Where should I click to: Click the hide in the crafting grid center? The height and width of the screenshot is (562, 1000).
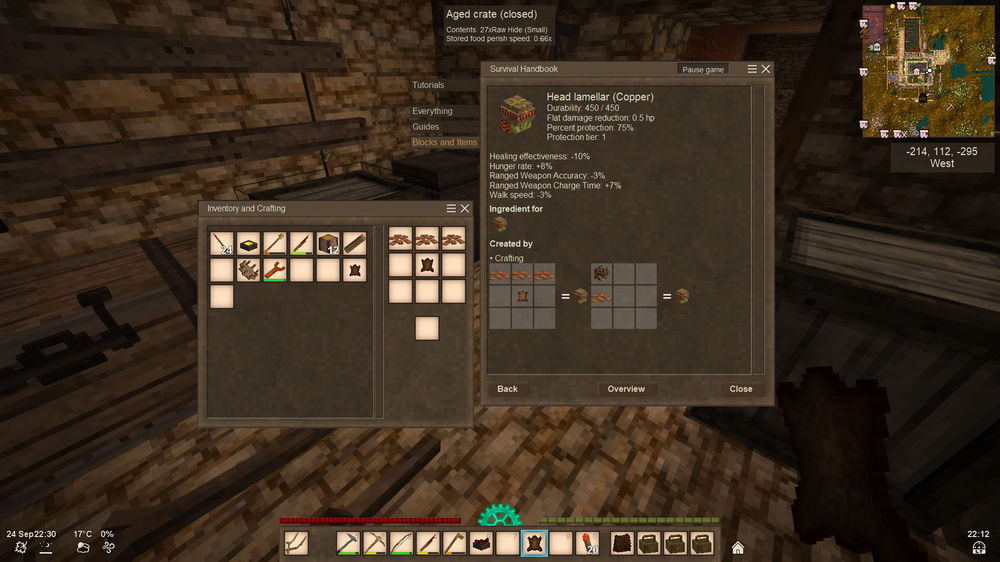427,265
